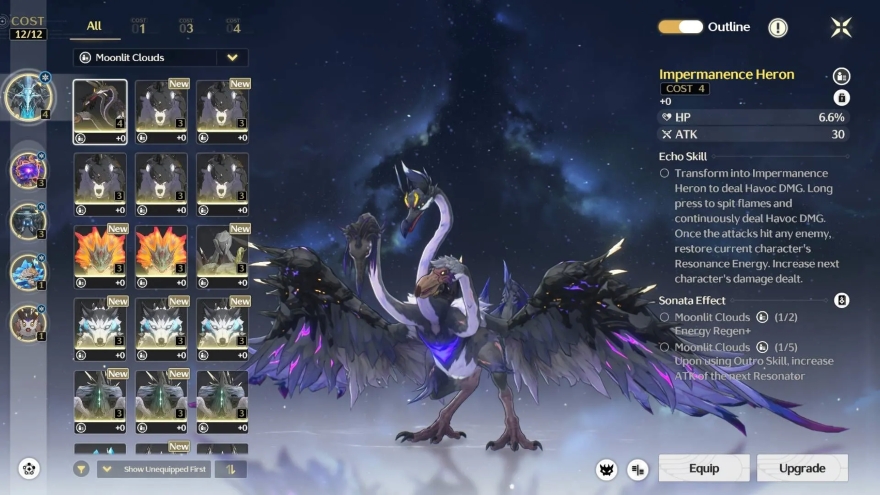This screenshot has width=880, height=495.
Task: Filter echoes by Cost 1 tab
Action: (x=139, y=26)
